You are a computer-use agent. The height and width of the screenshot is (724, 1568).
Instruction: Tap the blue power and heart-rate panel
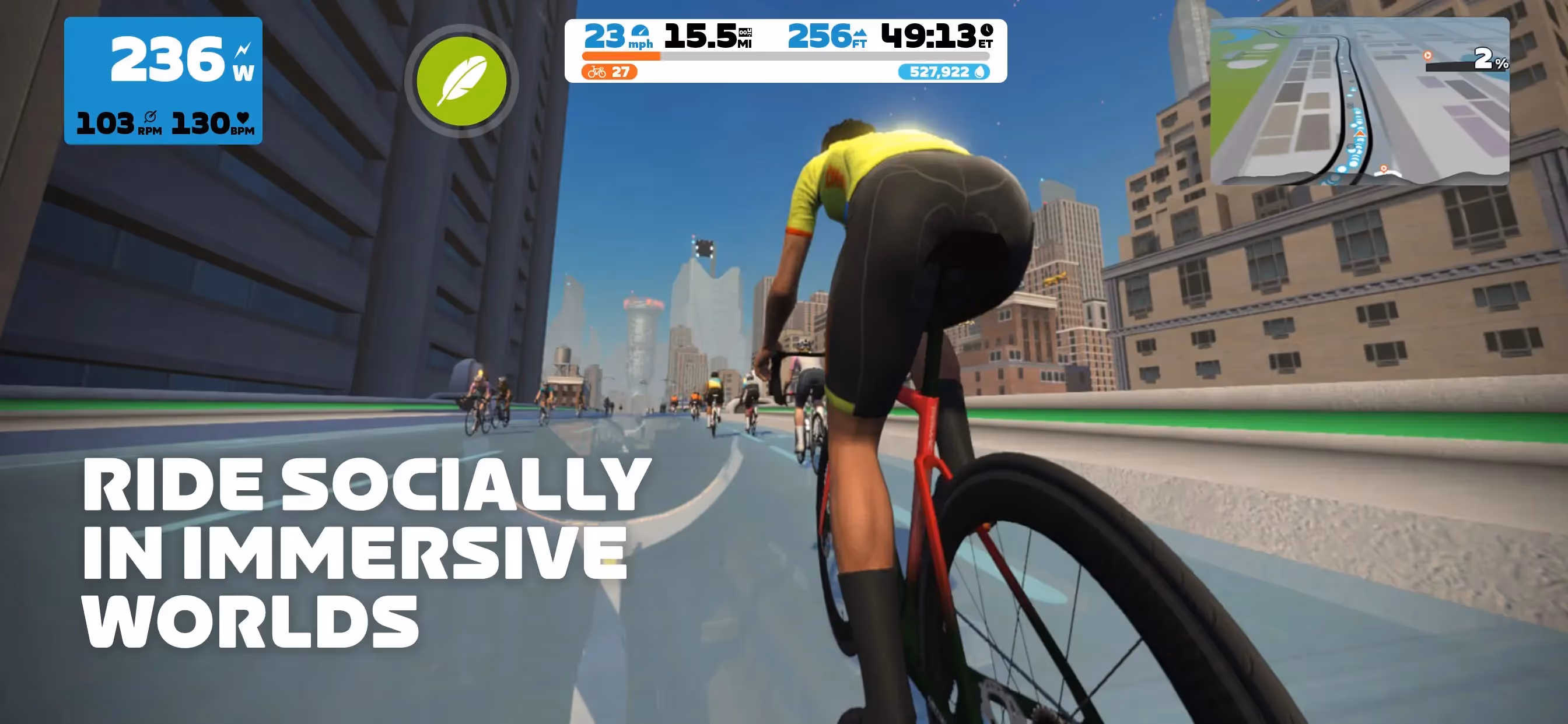click(163, 81)
